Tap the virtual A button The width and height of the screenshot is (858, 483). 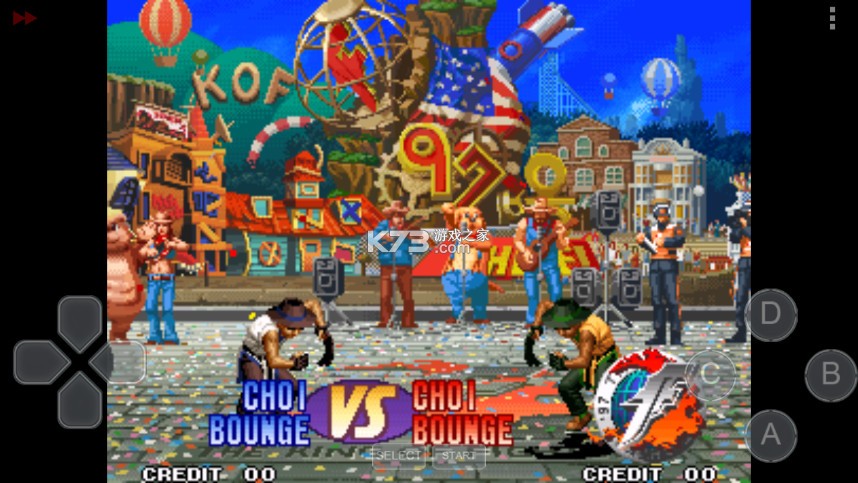770,435
